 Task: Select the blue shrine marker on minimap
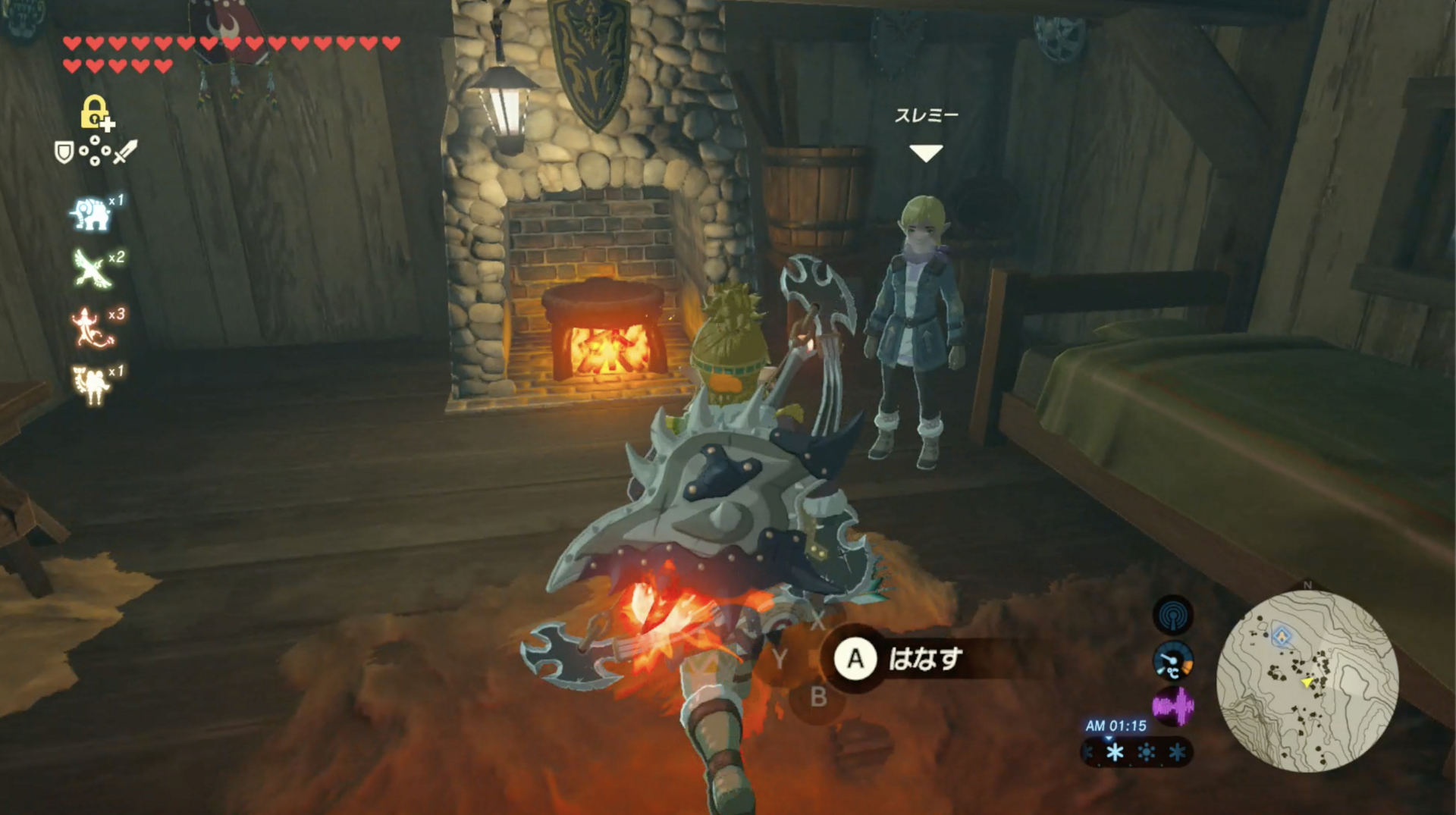click(1282, 636)
